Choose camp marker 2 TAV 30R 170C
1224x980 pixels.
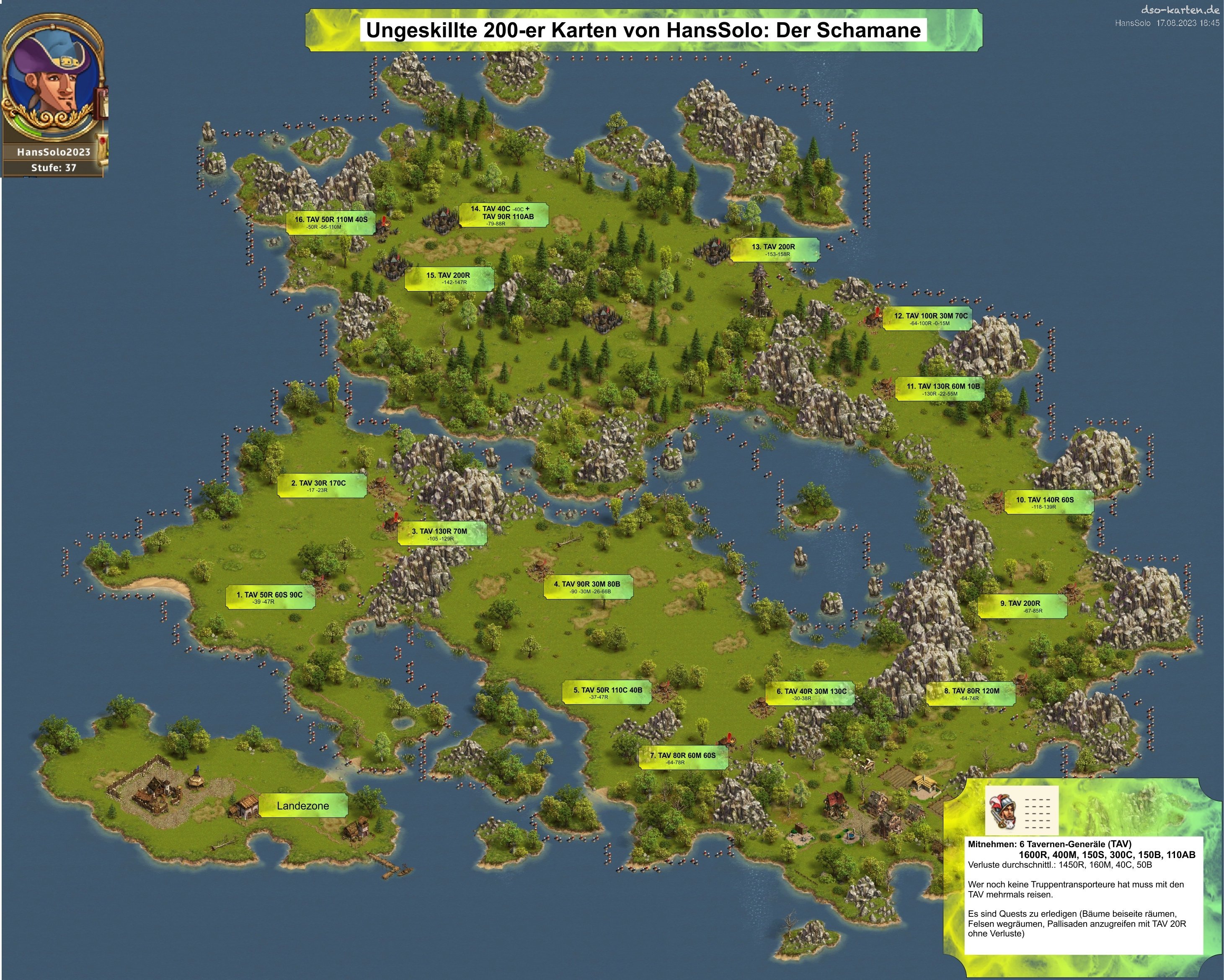pos(321,486)
